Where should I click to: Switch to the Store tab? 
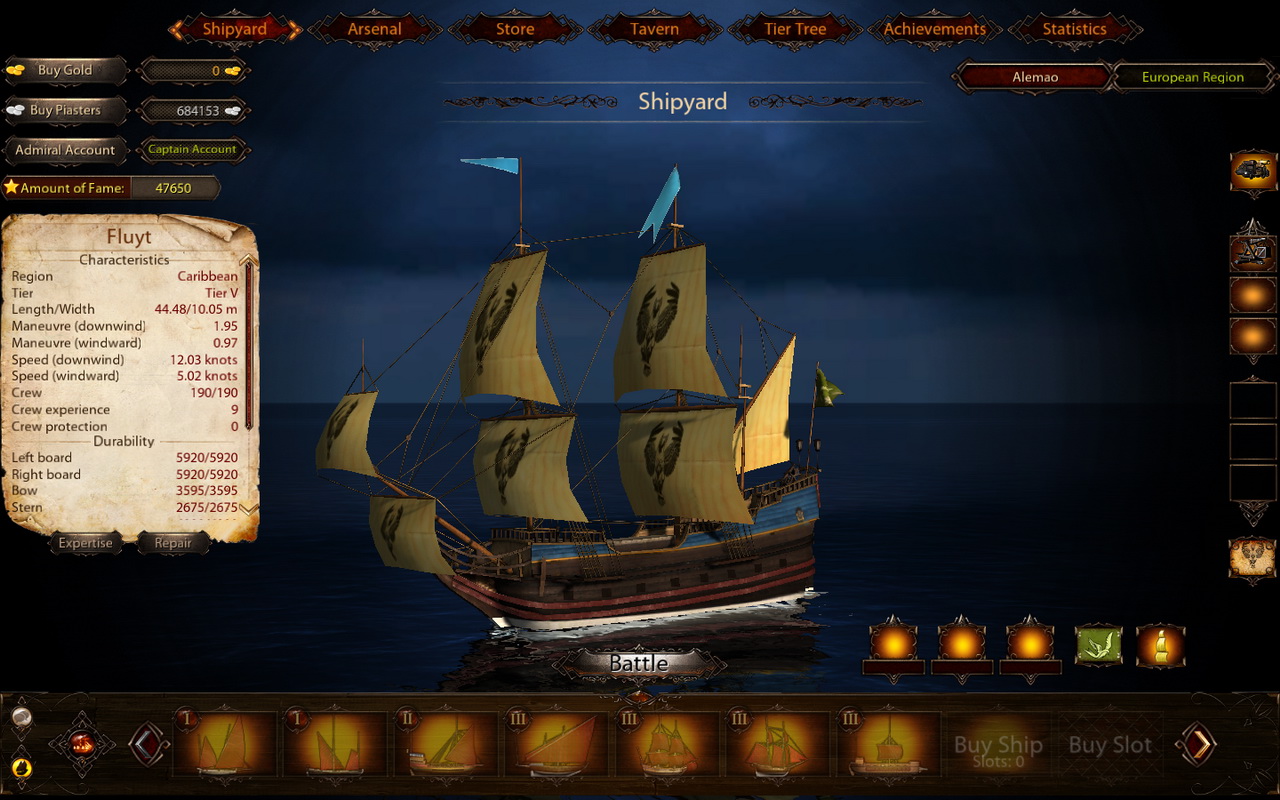point(515,29)
